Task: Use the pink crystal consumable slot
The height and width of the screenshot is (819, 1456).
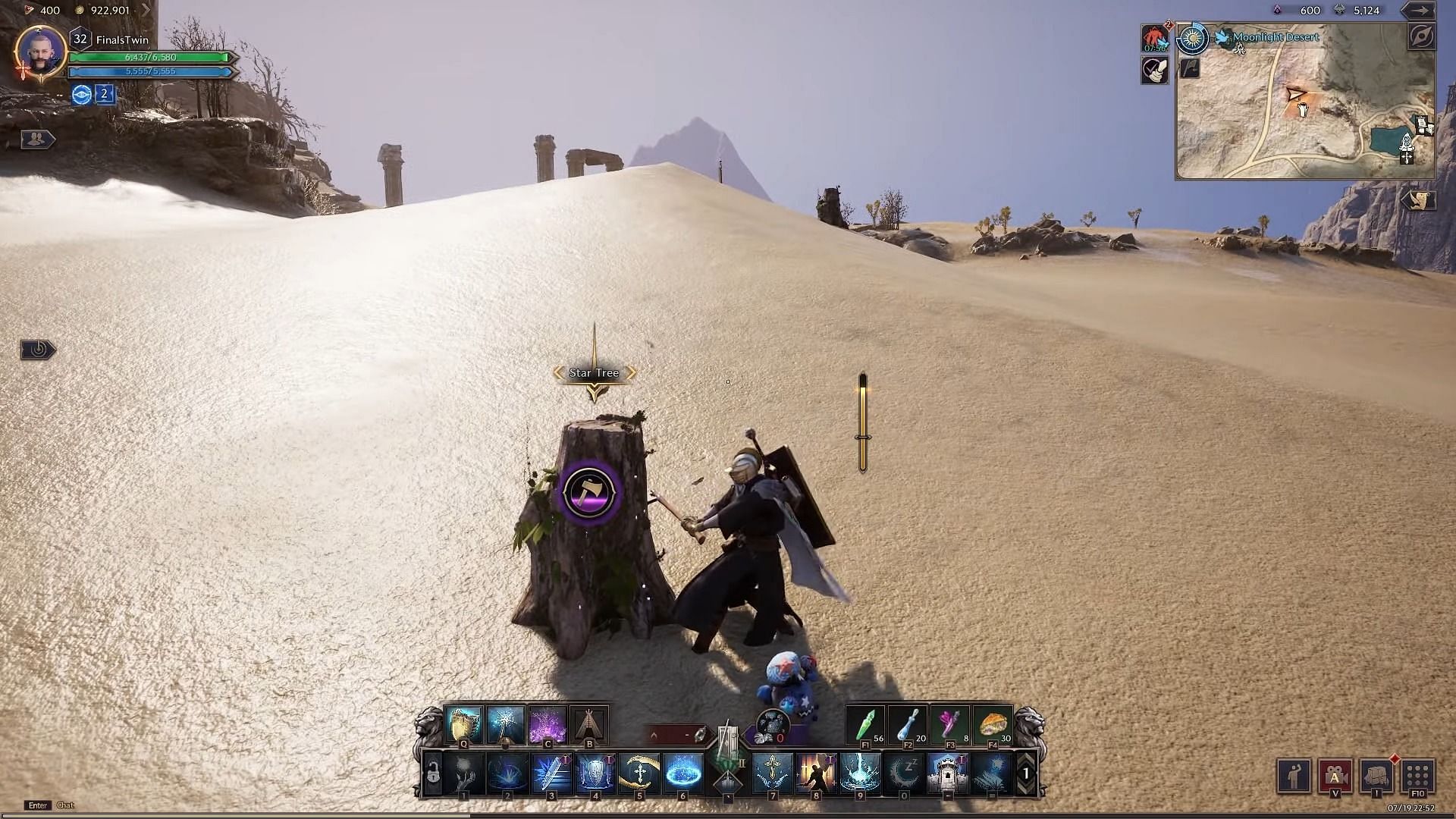Action: point(950,726)
